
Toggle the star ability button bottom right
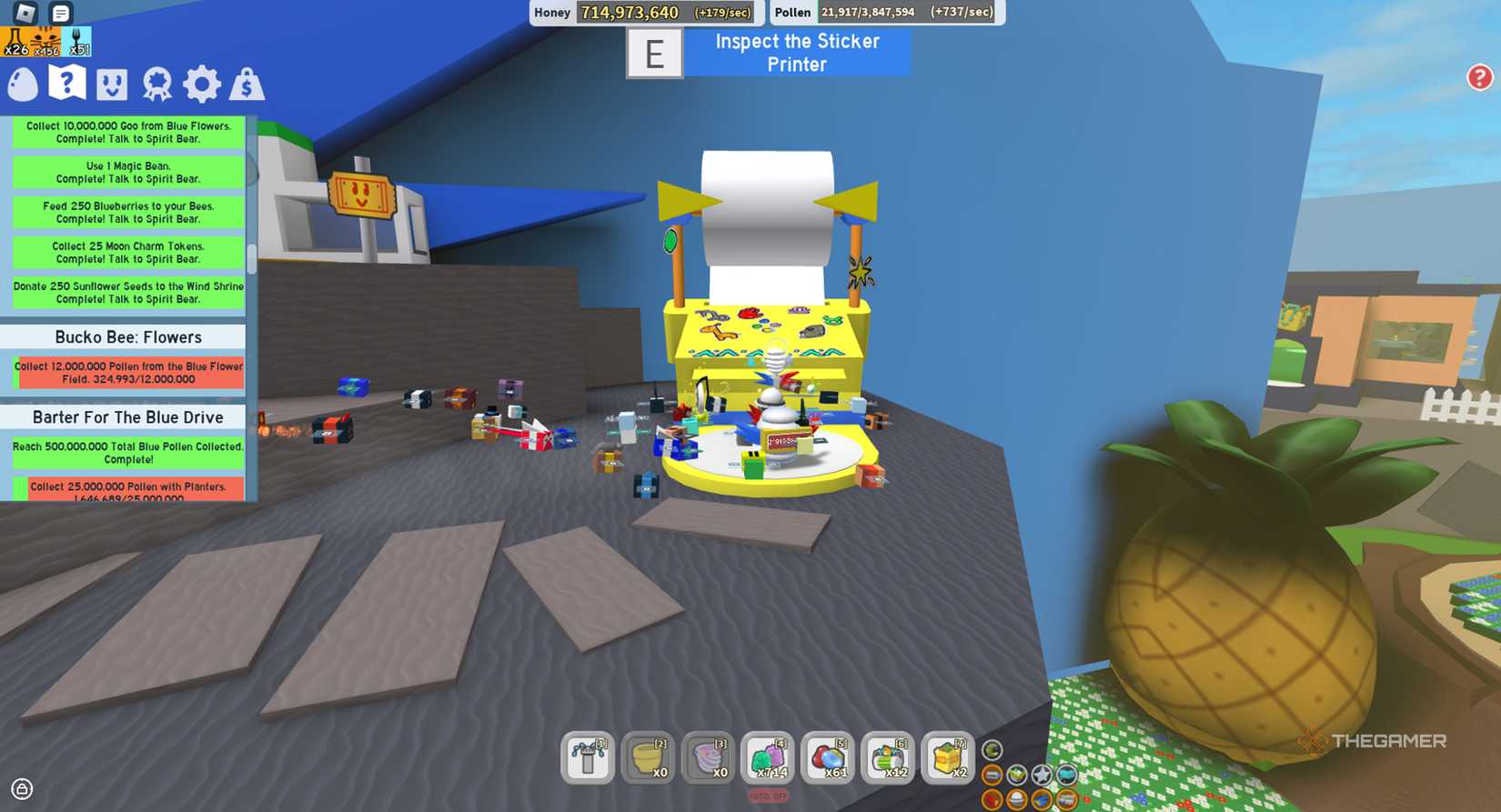tap(1041, 775)
